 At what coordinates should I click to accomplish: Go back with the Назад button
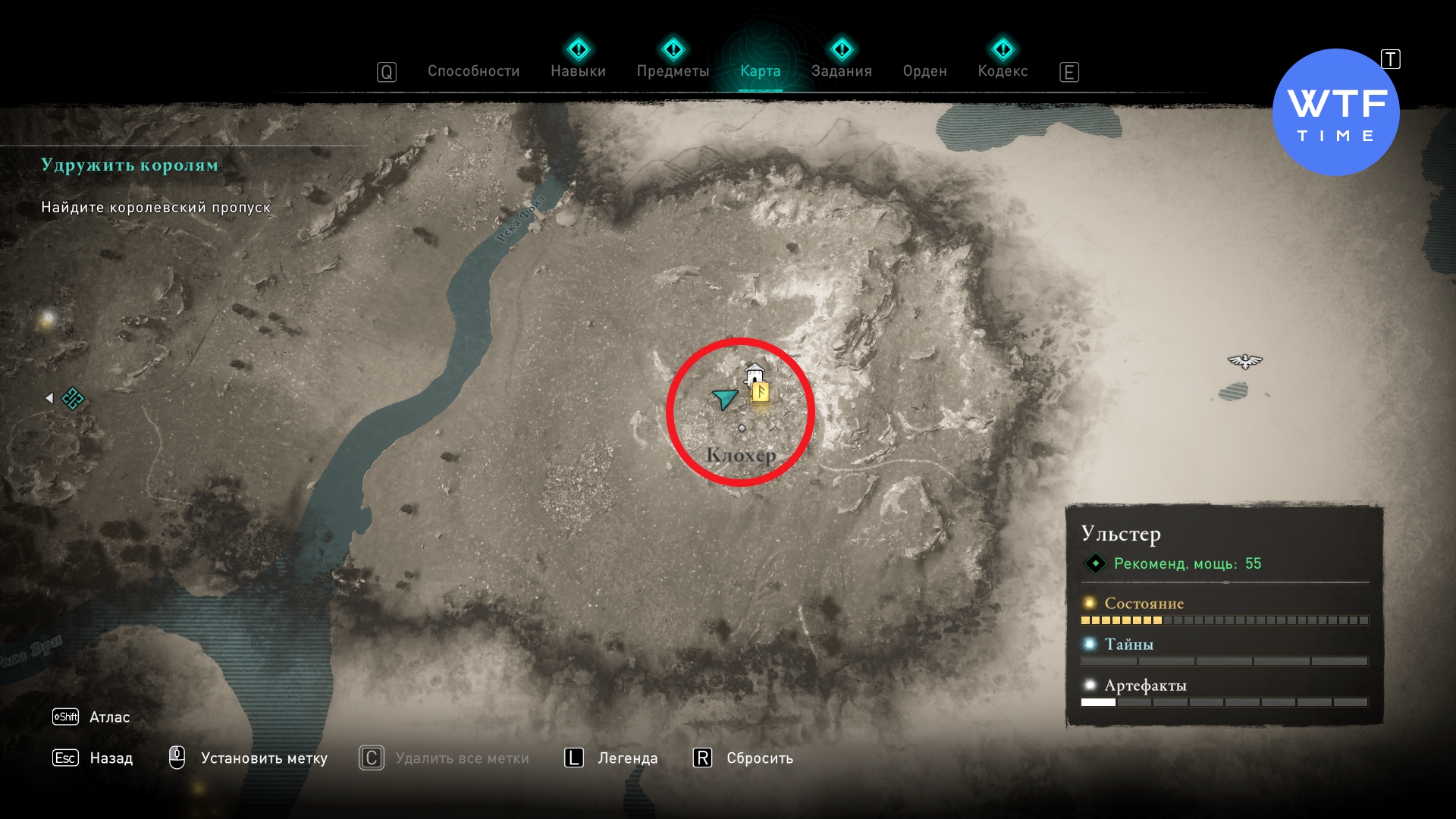(111, 758)
